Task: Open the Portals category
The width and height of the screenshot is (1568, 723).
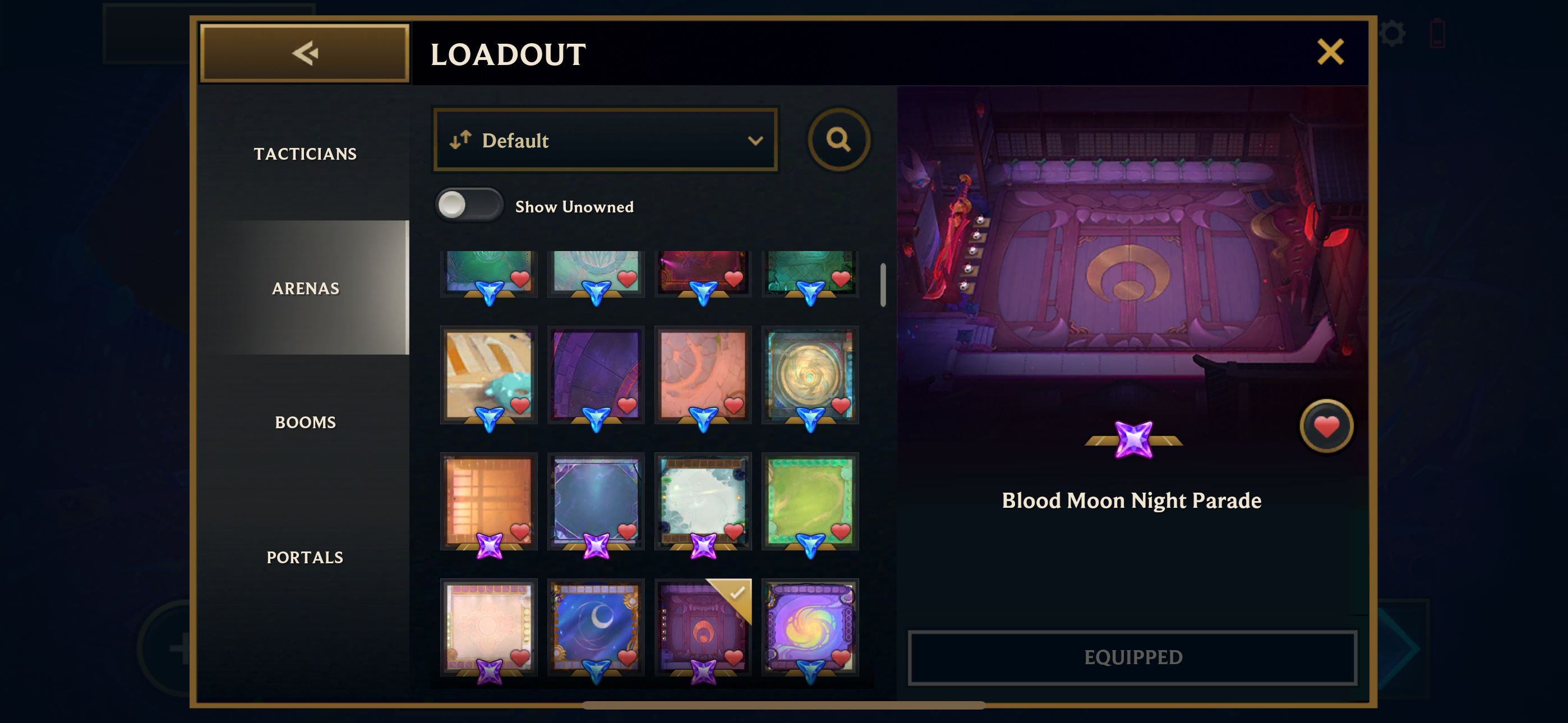Action: pos(305,557)
